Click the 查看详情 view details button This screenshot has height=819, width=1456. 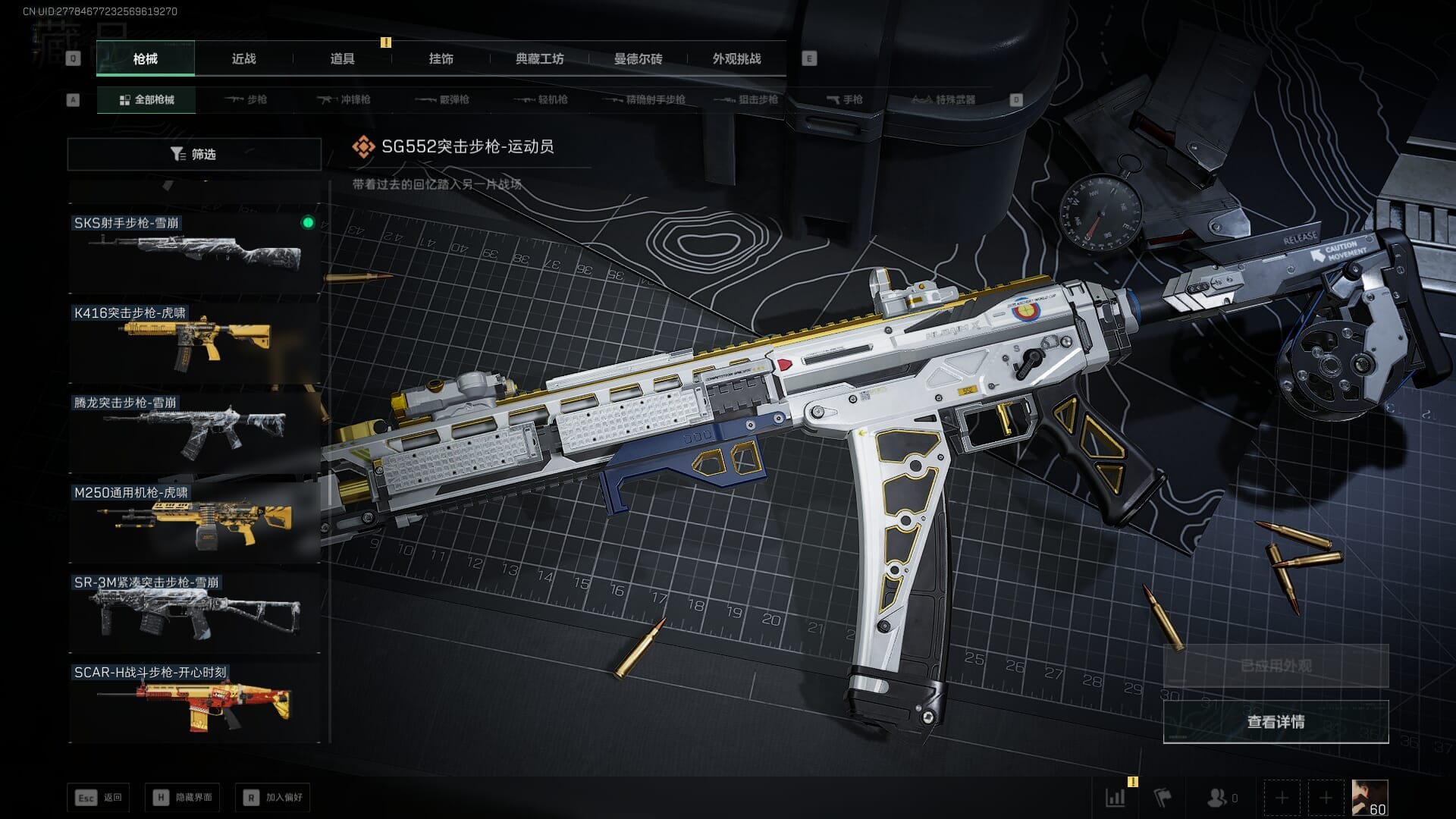pos(1276,722)
